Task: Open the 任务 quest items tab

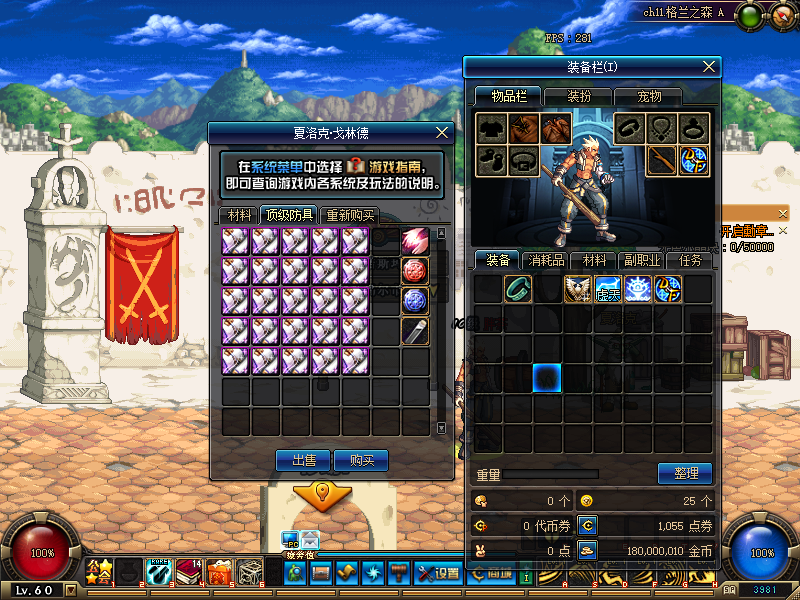Action: tap(690, 260)
